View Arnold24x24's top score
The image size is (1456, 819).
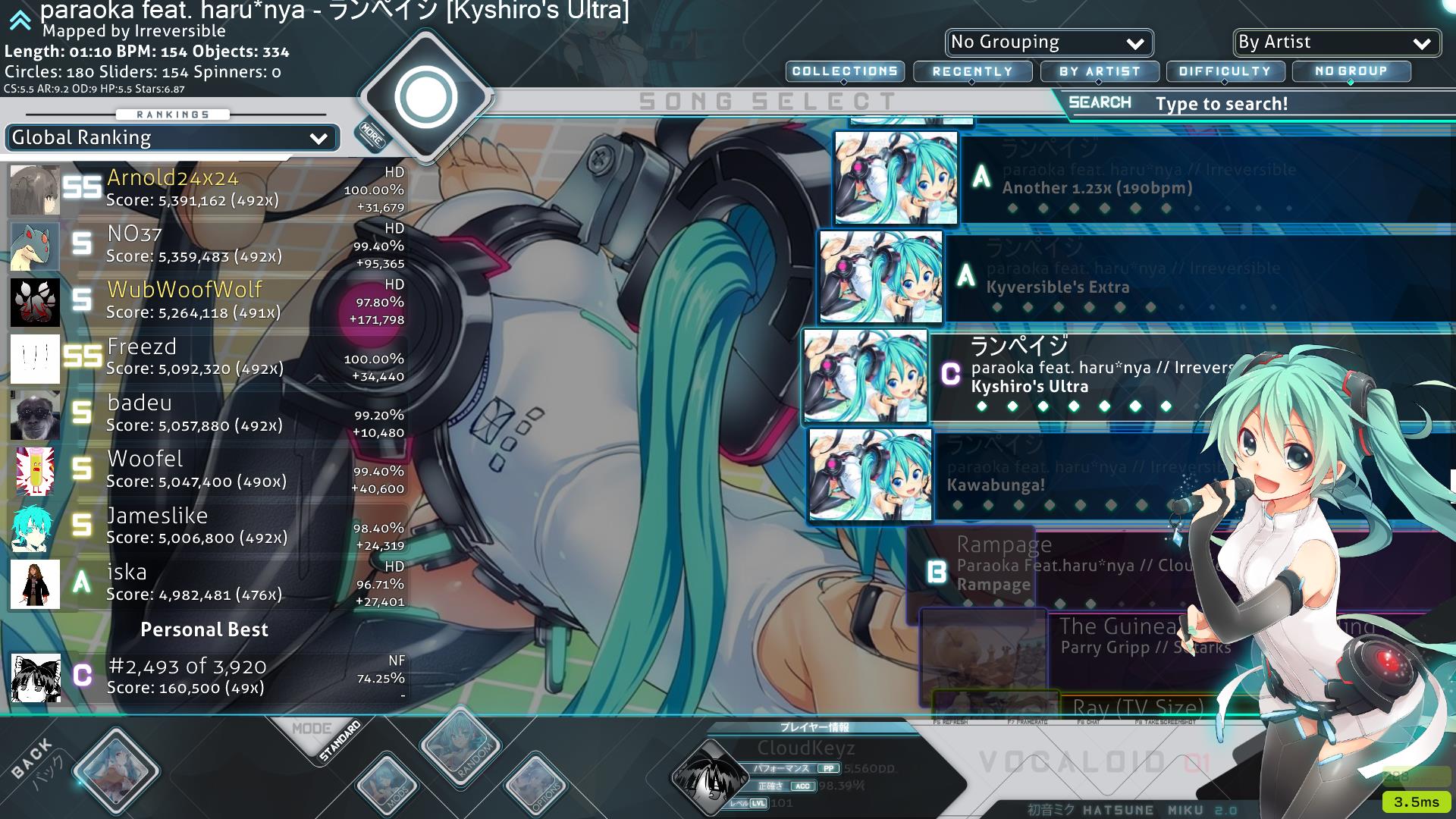pos(205,189)
